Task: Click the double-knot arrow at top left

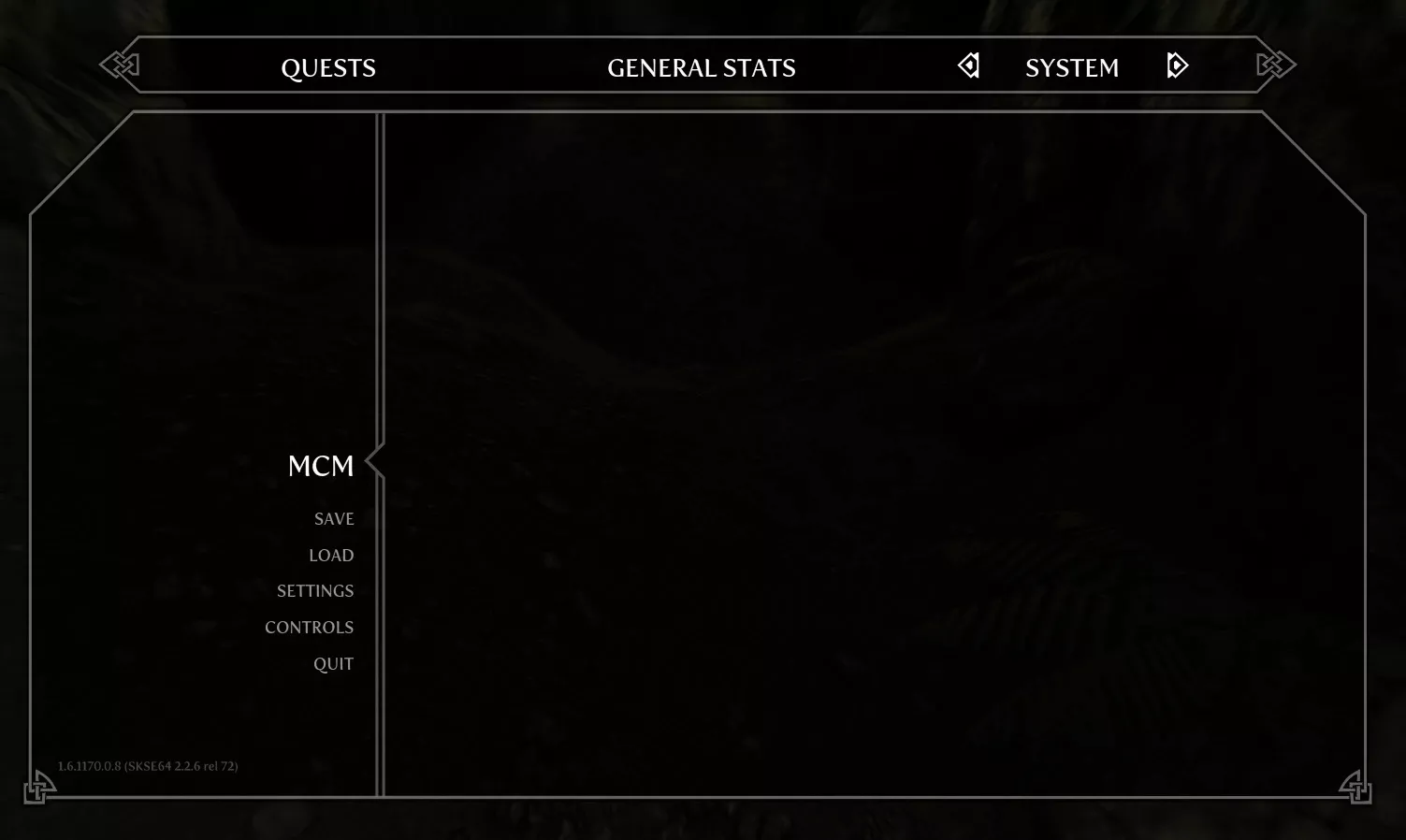Action: pos(121,65)
